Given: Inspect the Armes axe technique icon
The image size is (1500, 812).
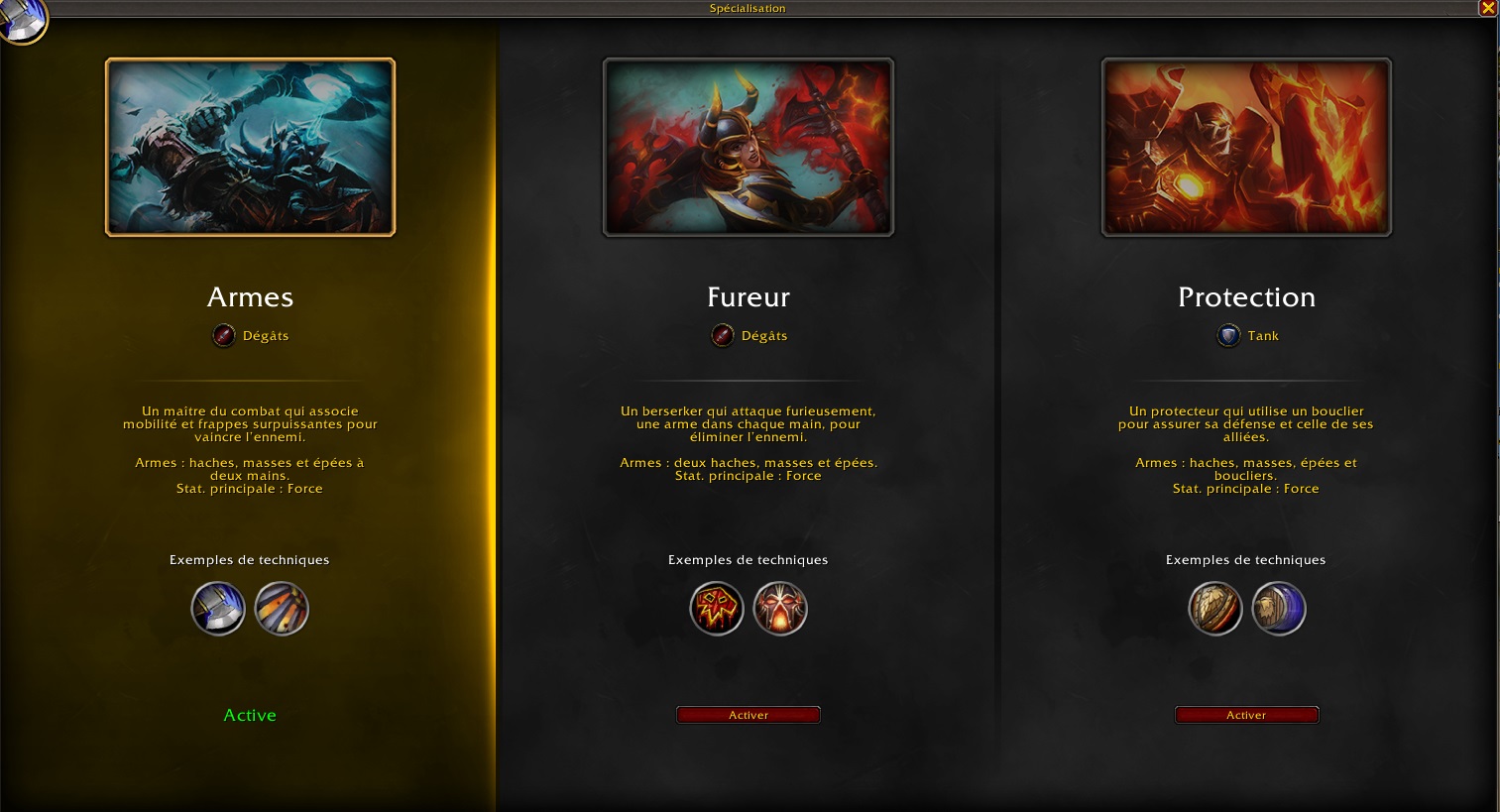Looking at the screenshot, I should (218, 609).
